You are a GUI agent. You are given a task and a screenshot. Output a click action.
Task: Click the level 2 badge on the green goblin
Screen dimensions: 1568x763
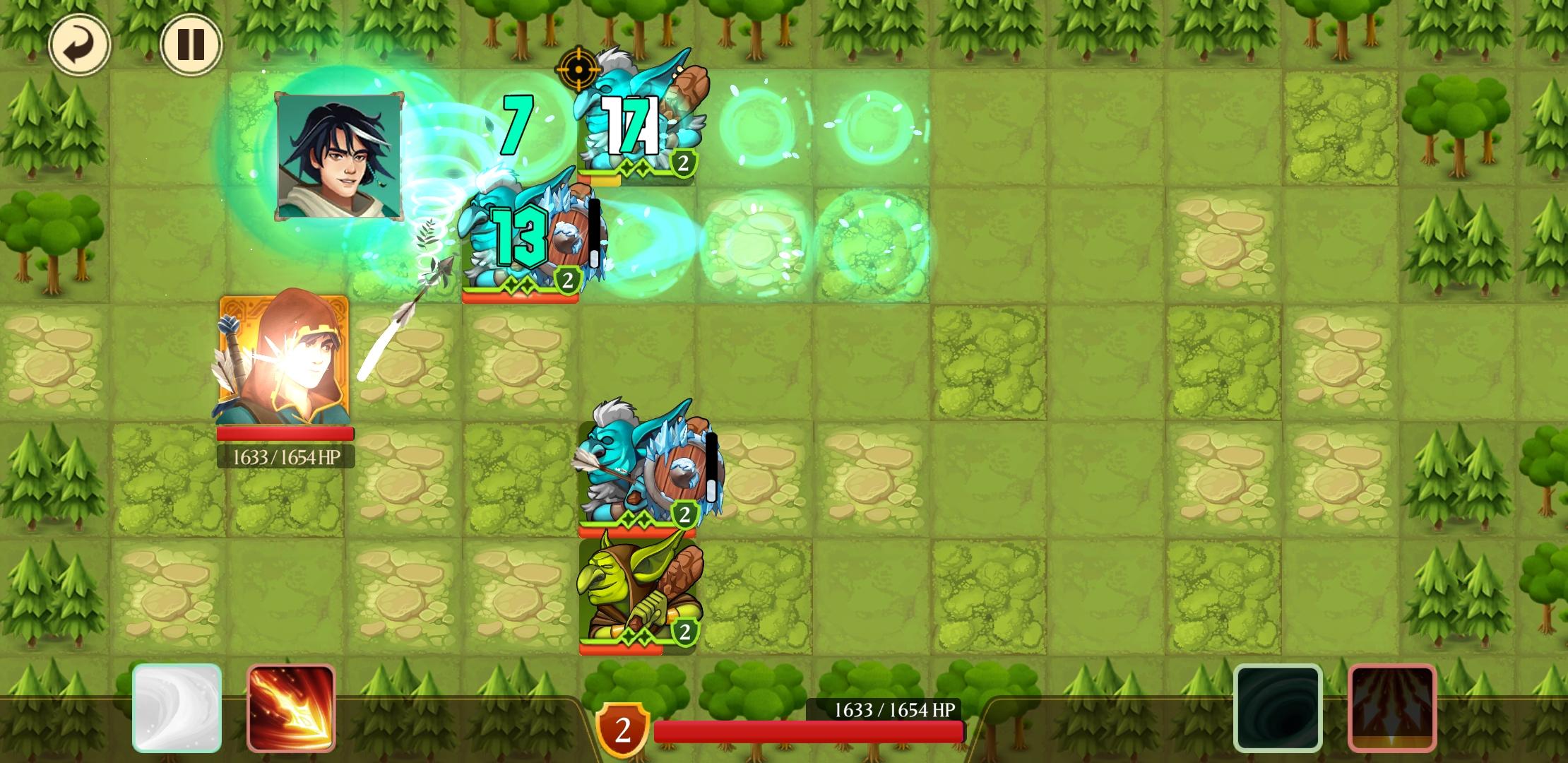pos(682,632)
